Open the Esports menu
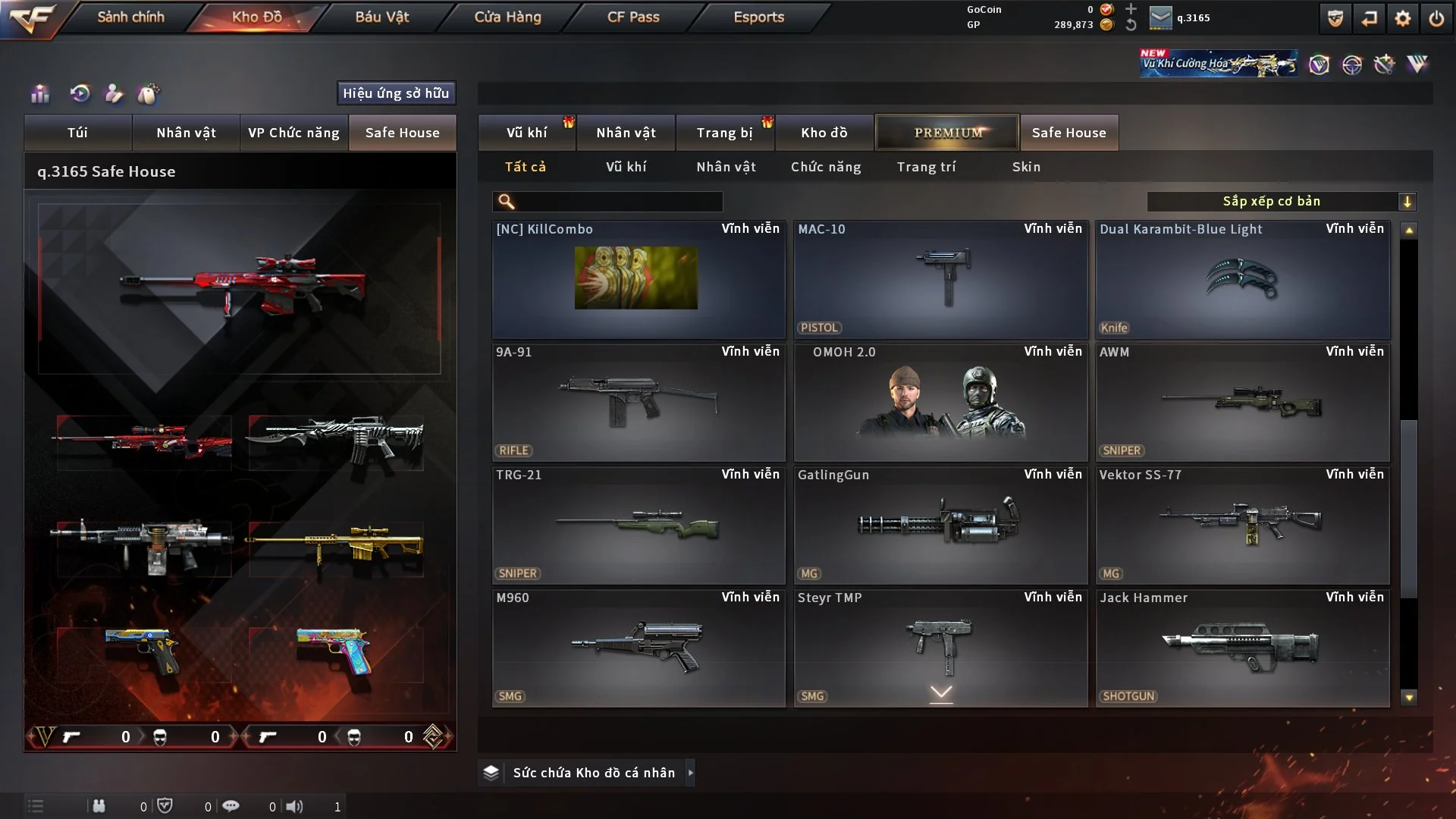The height and width of the screenshot is (819, 1456). [x=758, y=17]
